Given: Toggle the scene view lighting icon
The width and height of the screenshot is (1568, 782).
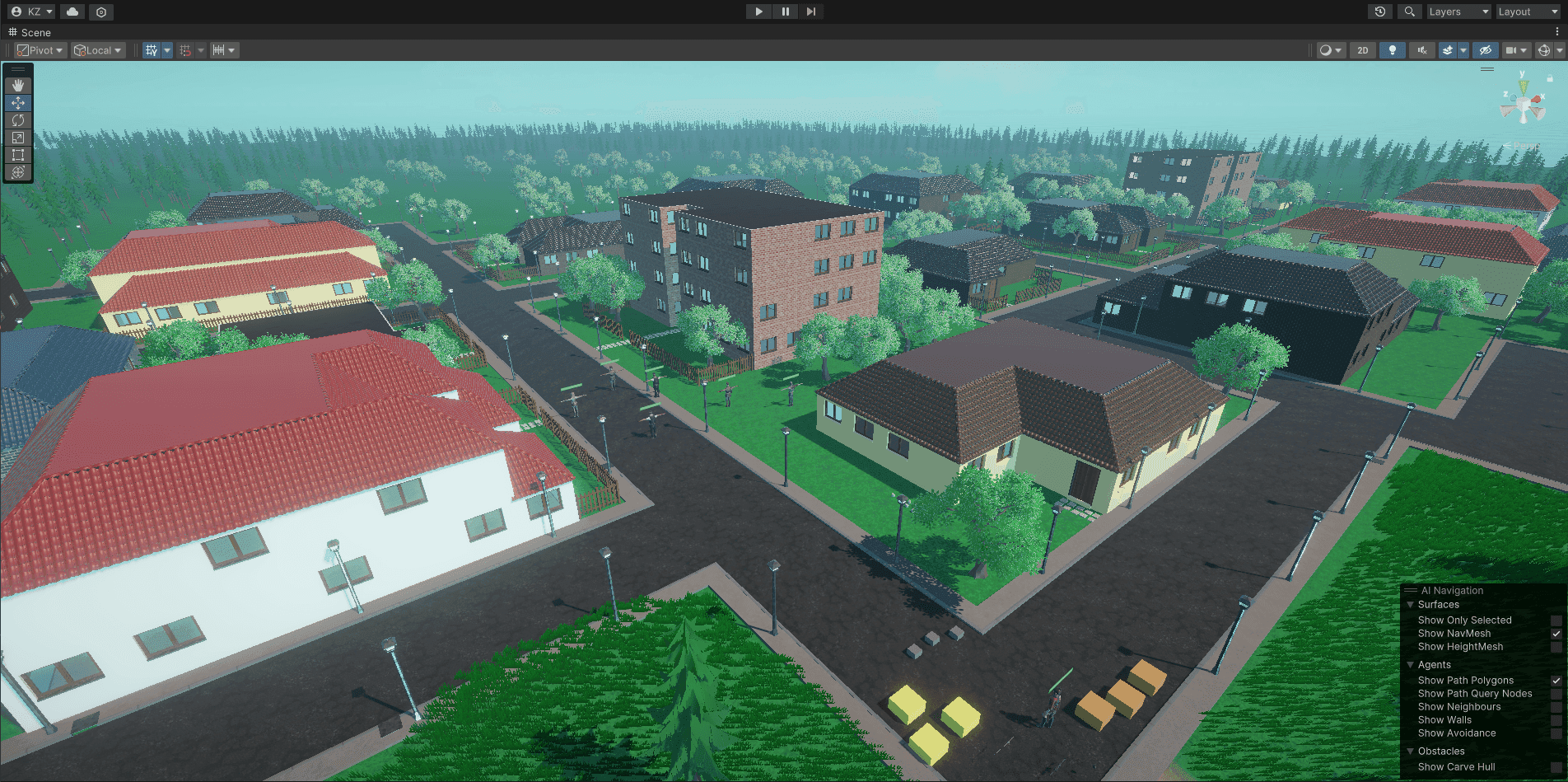Looking at the screenshot, I should (x=1392, y=50).
